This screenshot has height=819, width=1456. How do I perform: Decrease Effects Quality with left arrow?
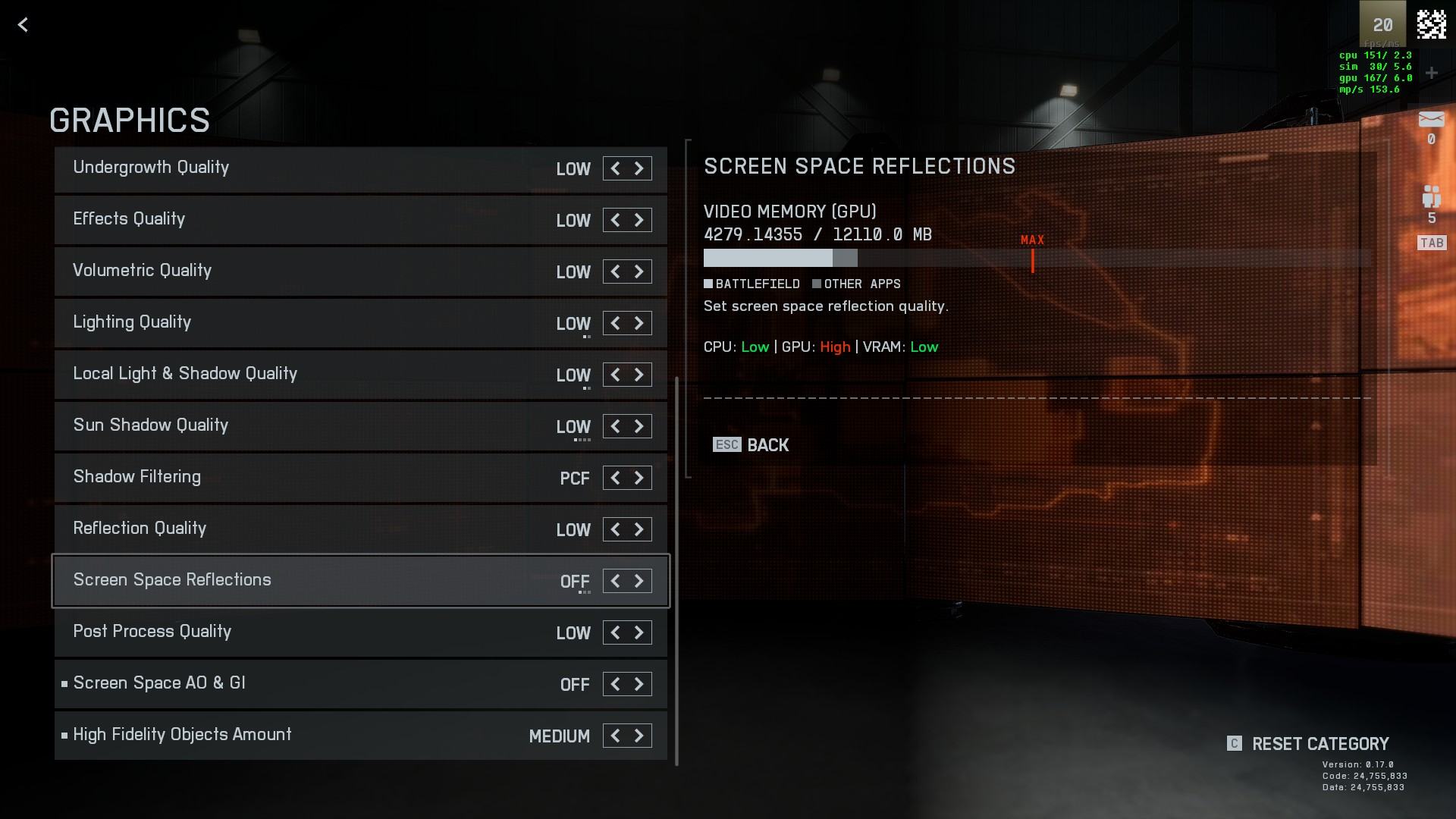click(615, 220)
